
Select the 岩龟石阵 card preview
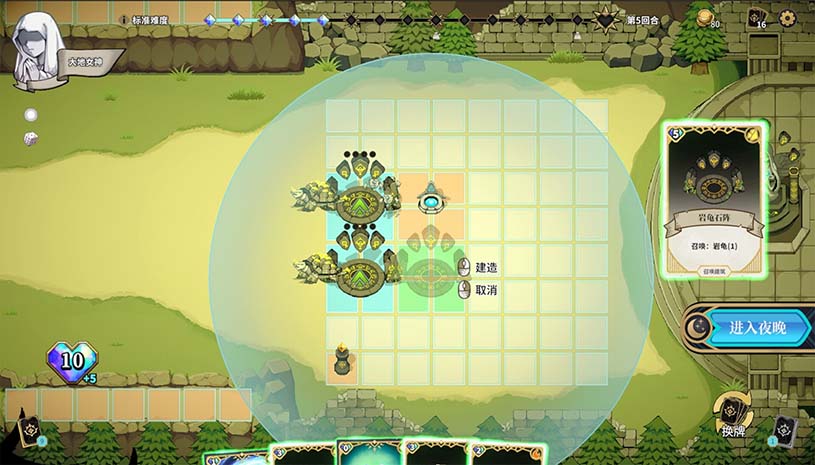tap(714, 200)
